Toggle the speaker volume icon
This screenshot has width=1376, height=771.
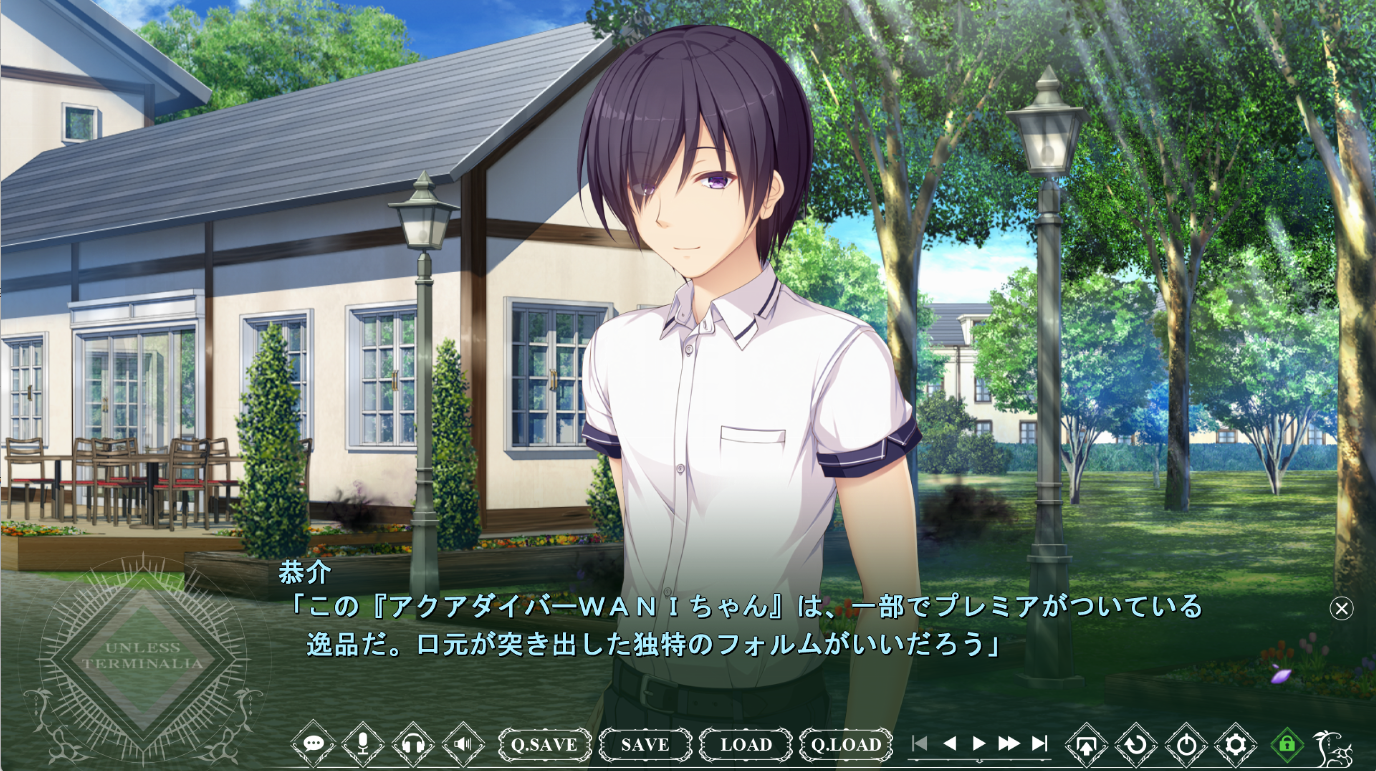[463, 744]
